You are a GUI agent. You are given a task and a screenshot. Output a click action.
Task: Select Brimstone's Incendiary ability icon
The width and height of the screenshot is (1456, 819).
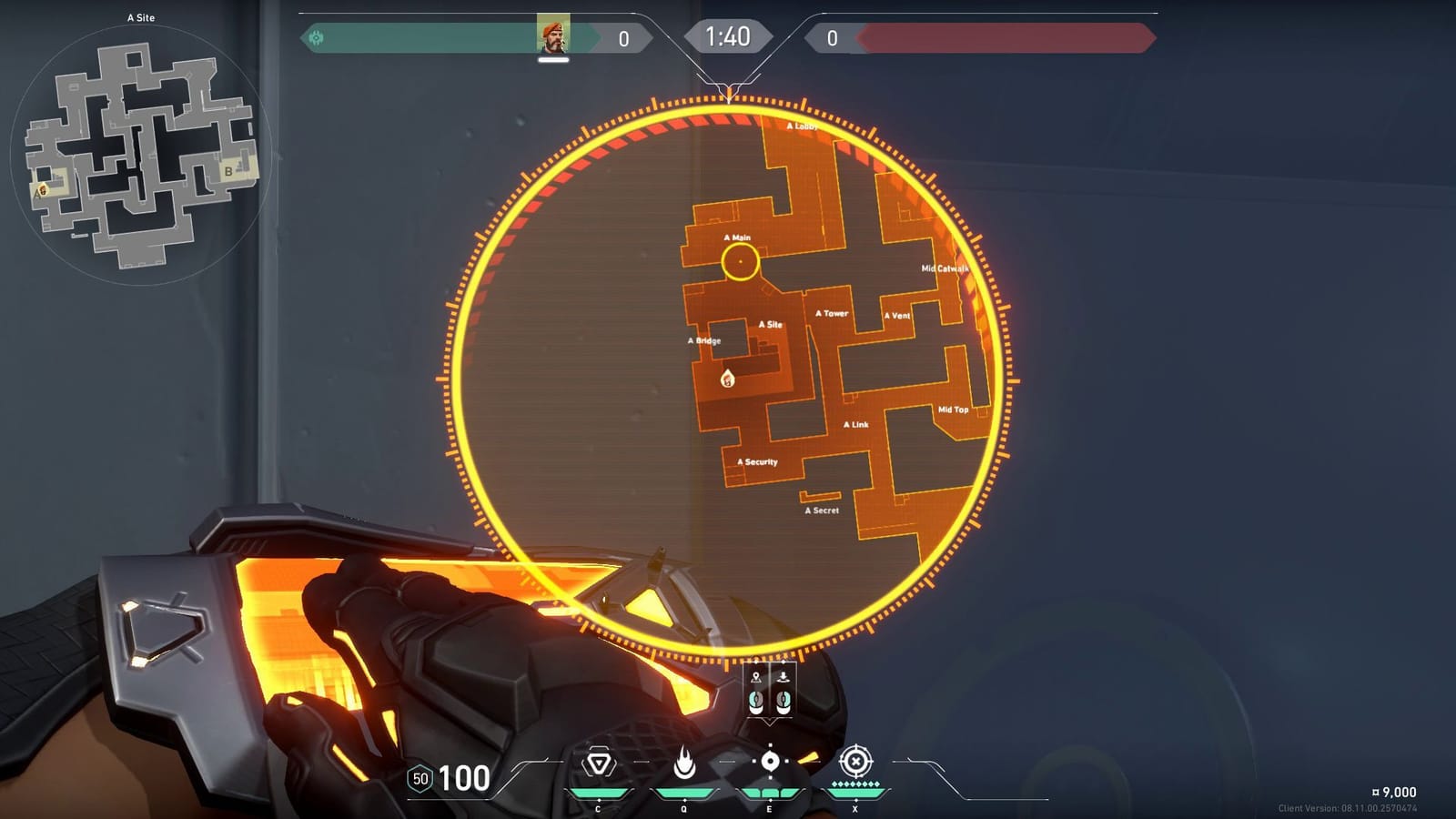[x=682, y=763]
